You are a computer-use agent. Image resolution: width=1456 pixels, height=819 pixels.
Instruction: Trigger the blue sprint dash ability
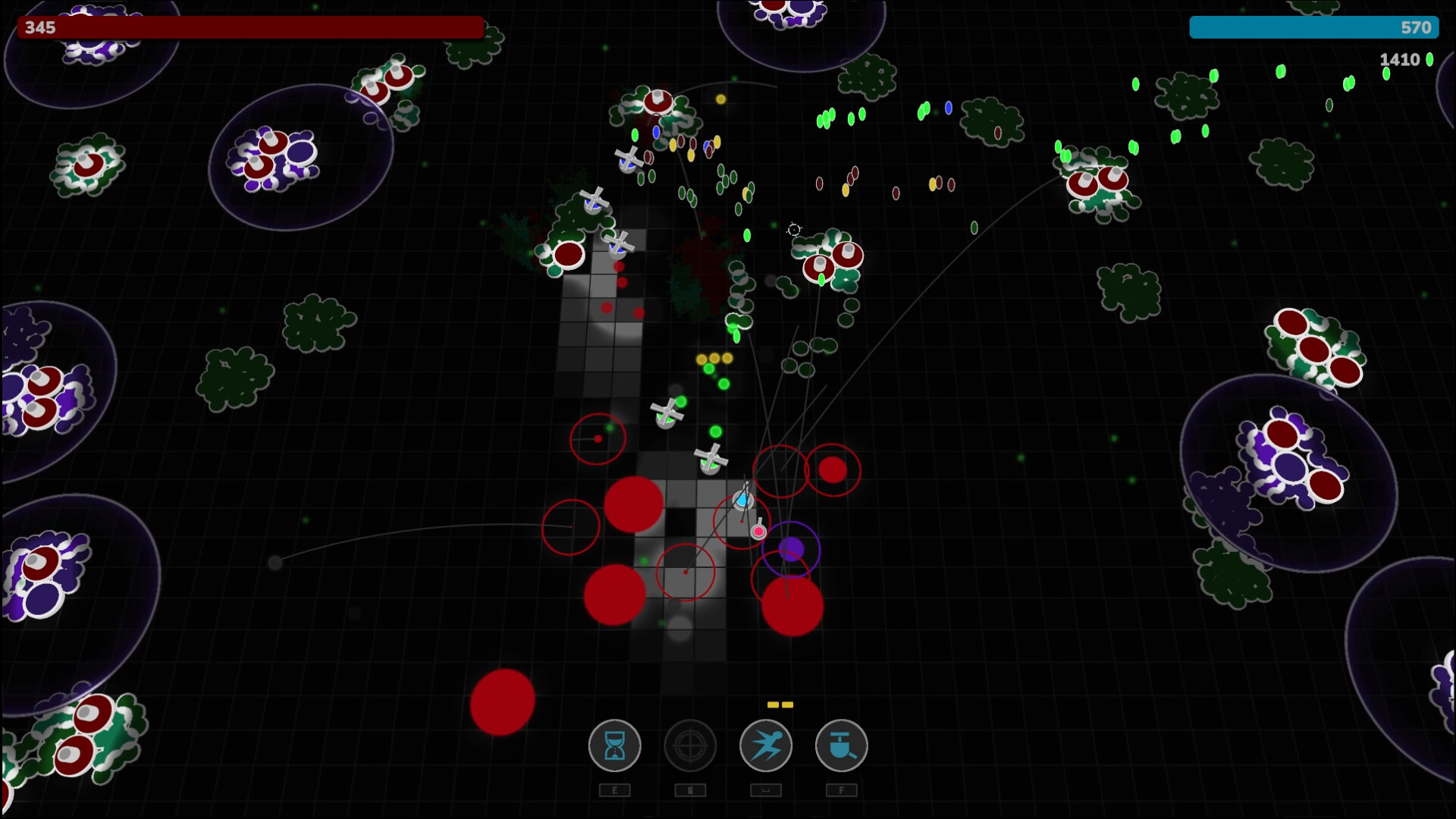coord(766,746)
